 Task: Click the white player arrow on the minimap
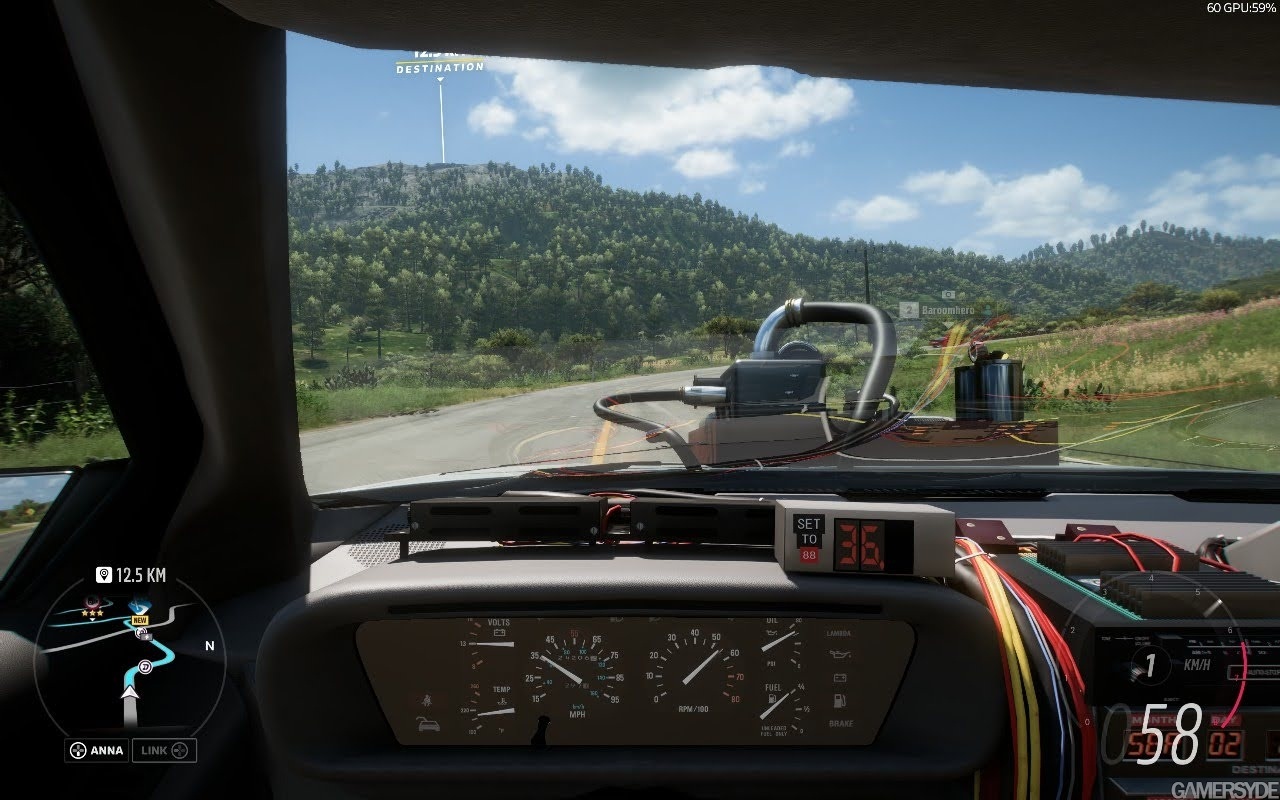point(129,691)
